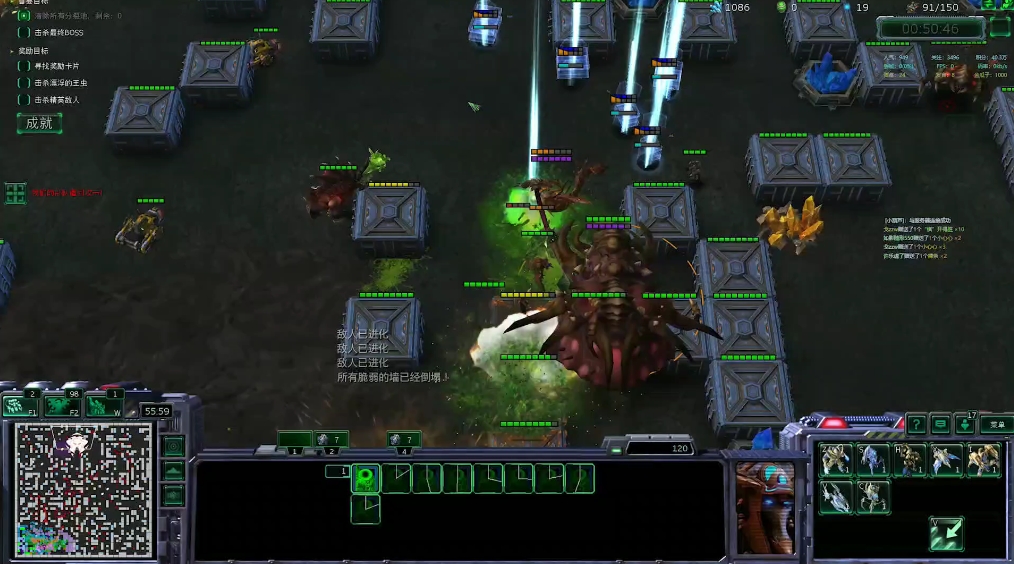1014x564 pixels.
Task: Click the S hotkey unit command icon
Action: click(873, 460)
